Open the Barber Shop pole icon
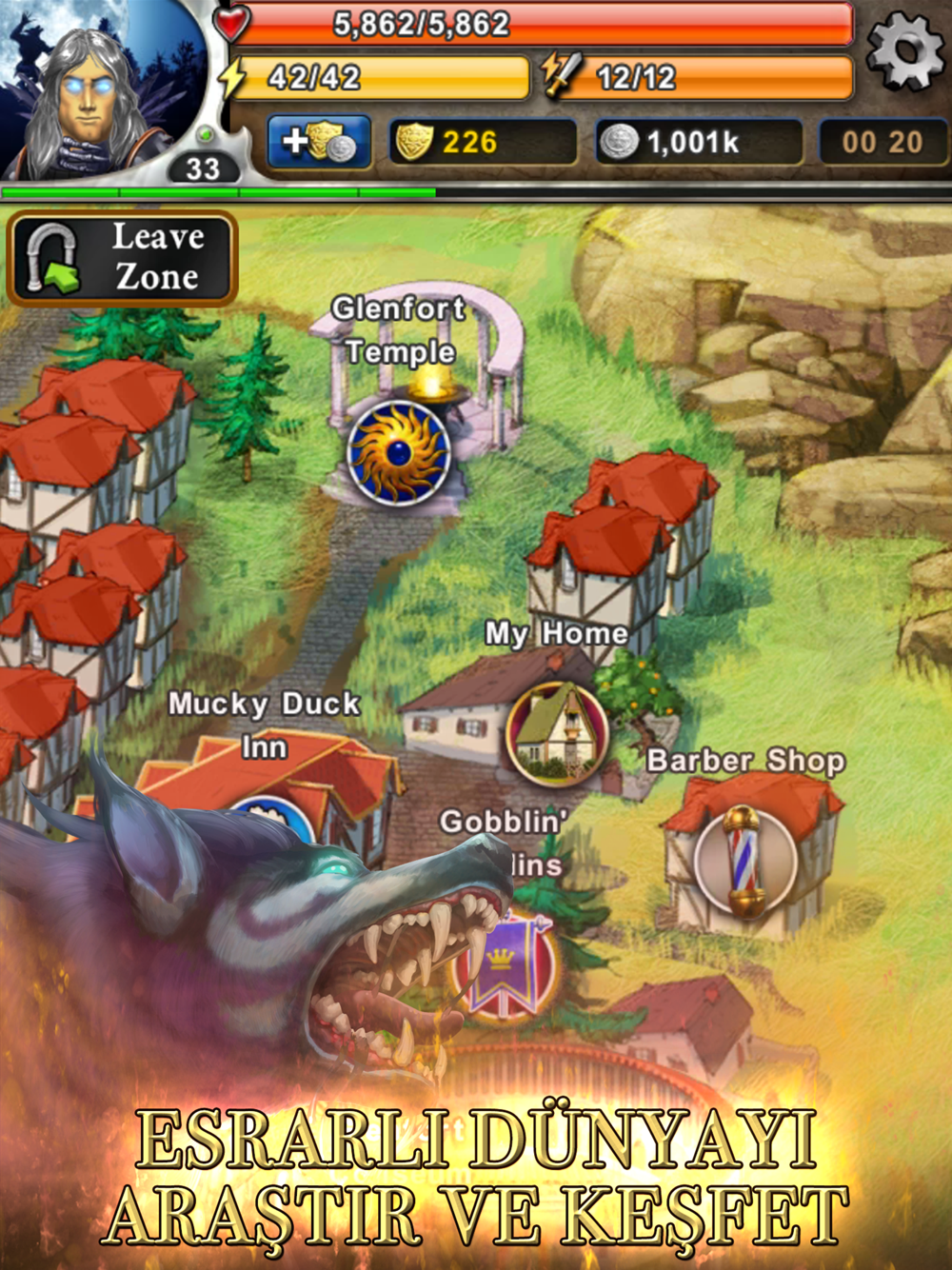The width and height of the screenshot is (952, 1270). click(744, 860)
